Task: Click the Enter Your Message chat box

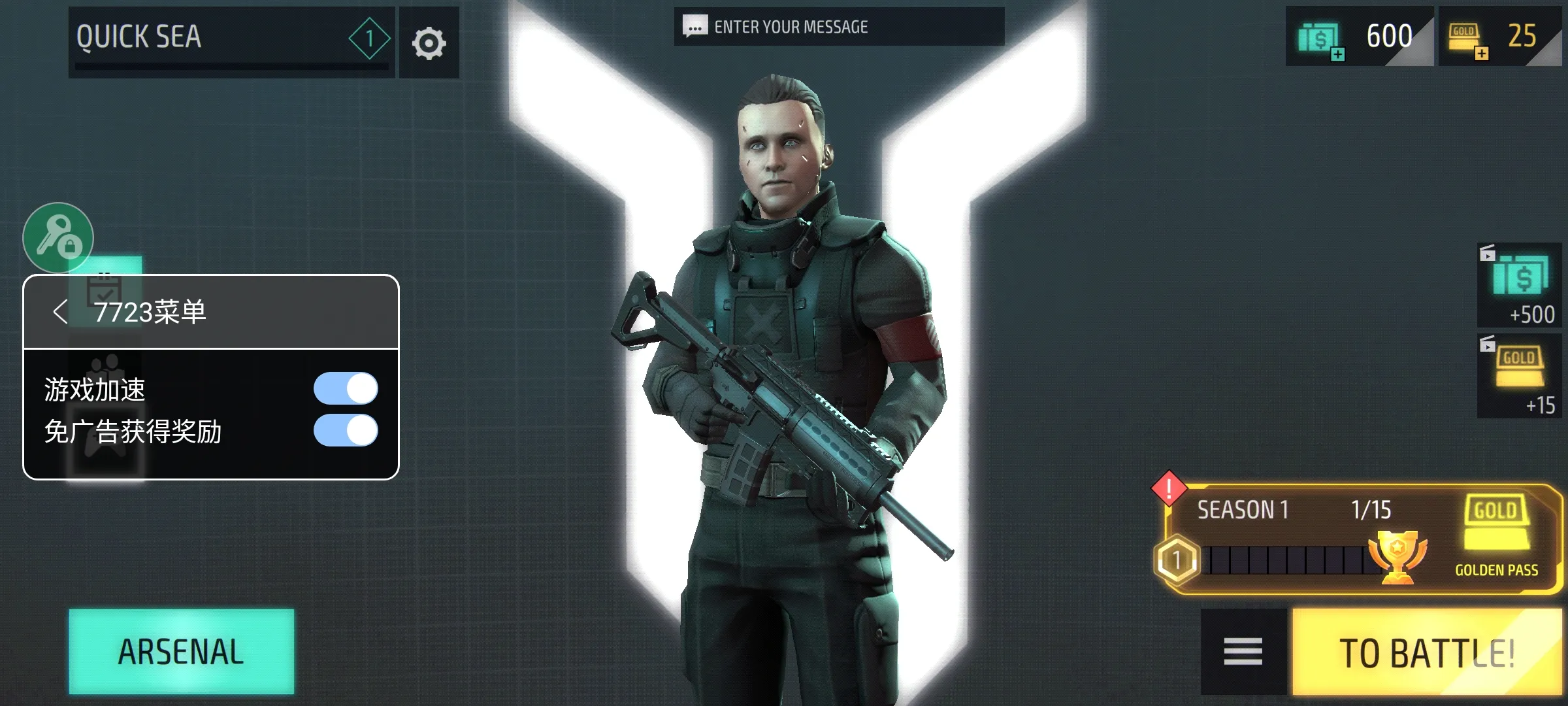Action: pos(839,27)
